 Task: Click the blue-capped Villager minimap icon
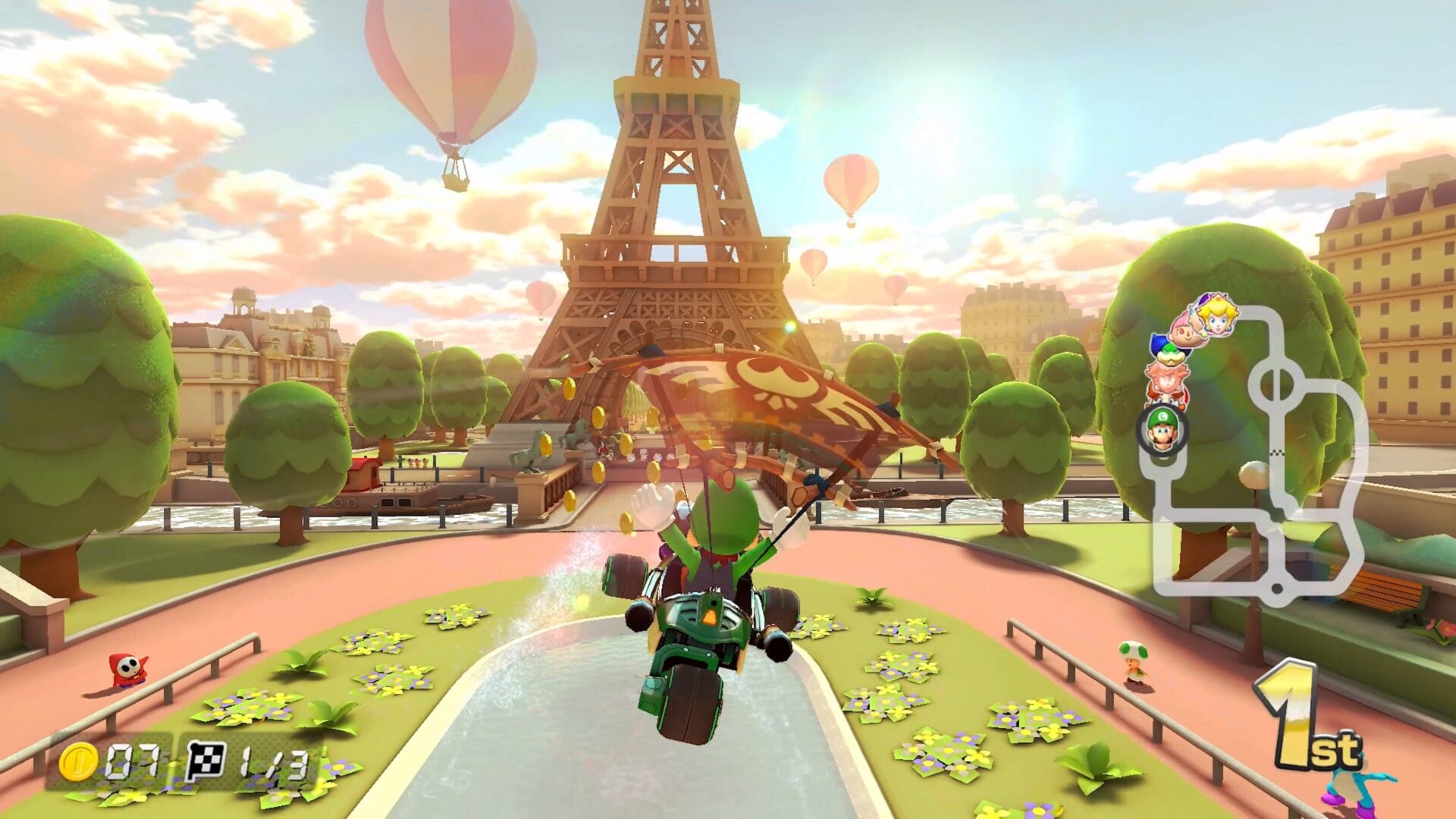(x=1158, y=343)
